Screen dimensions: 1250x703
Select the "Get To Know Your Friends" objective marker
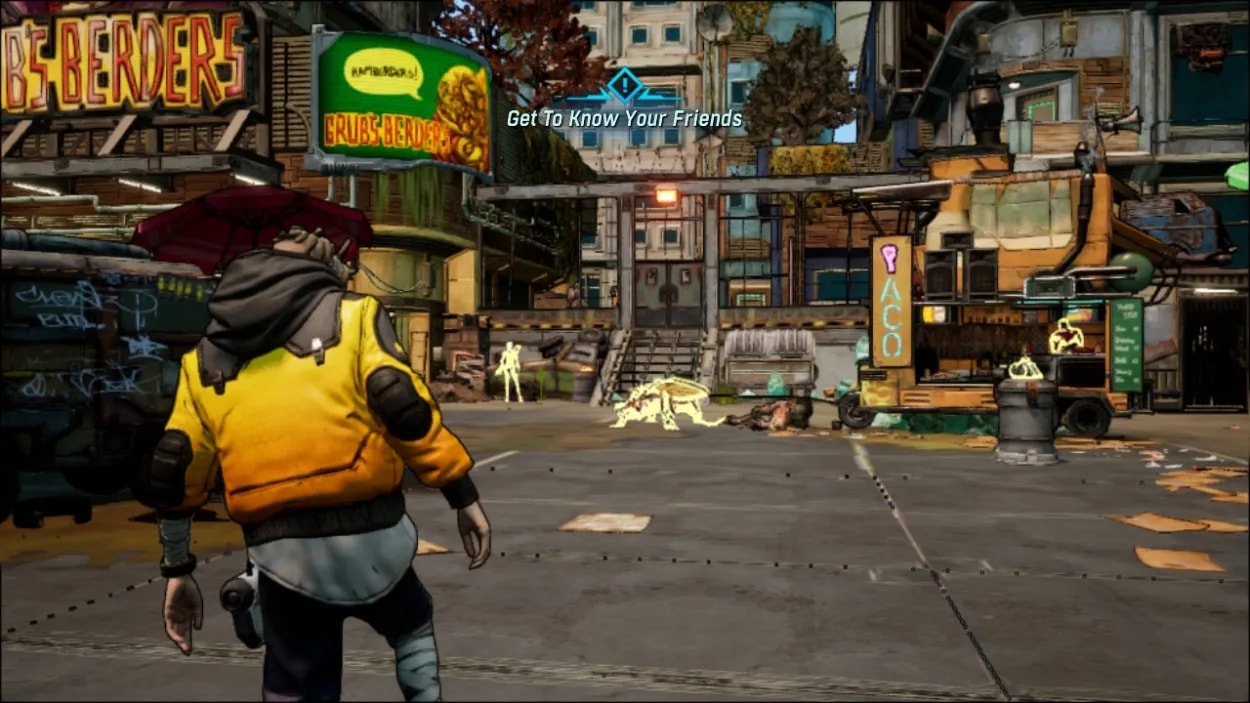624,88
